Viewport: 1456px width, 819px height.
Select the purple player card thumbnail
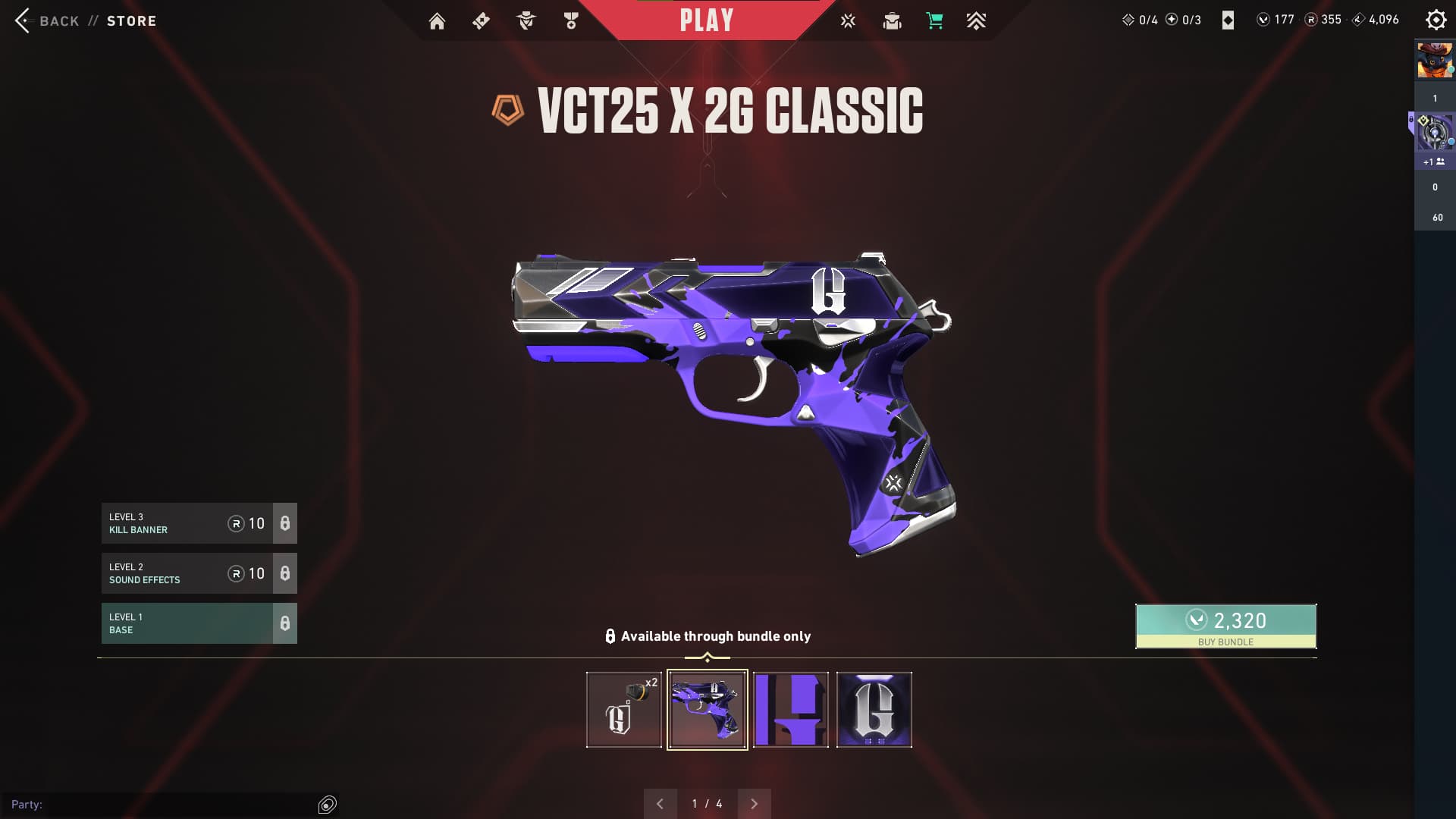tap(790, 710)
